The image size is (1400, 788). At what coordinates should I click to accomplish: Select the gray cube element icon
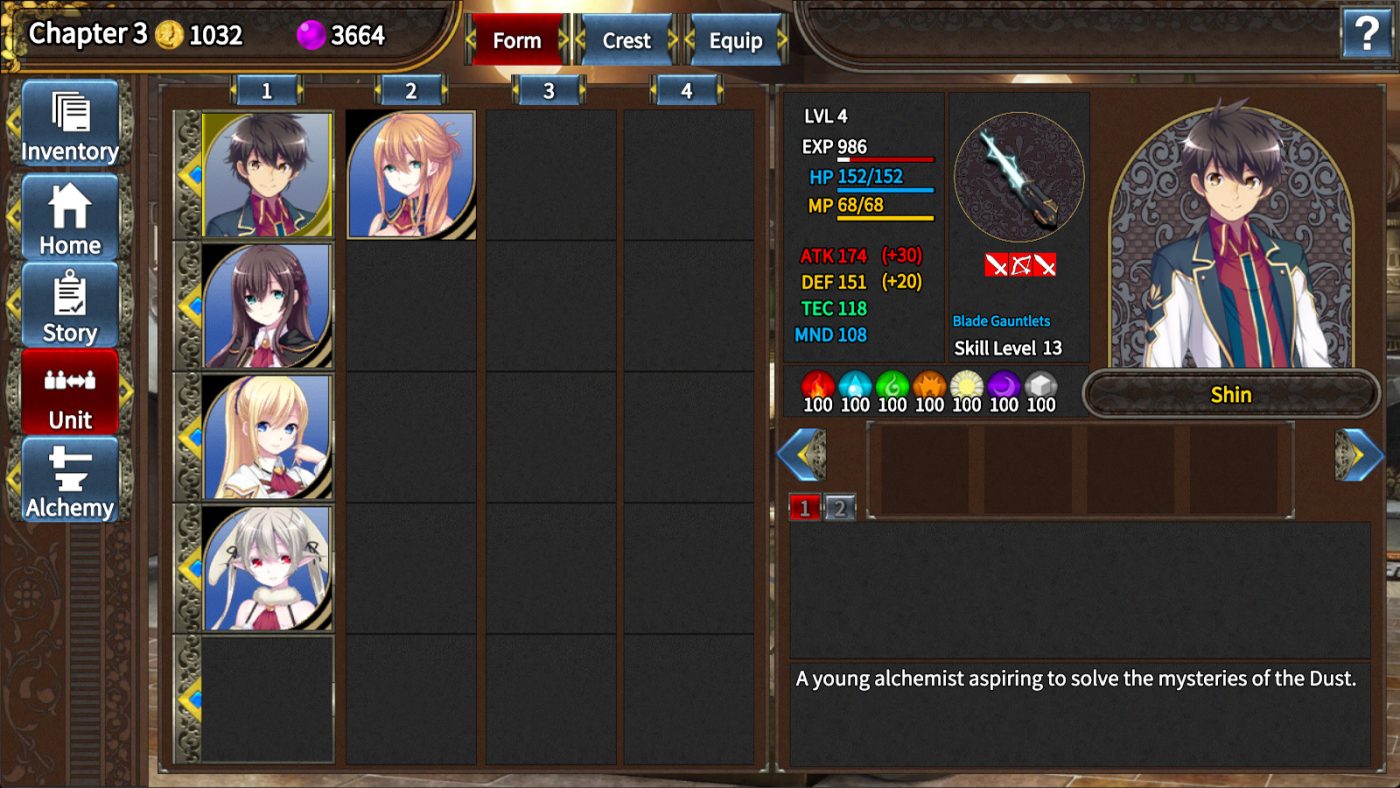1038,383
